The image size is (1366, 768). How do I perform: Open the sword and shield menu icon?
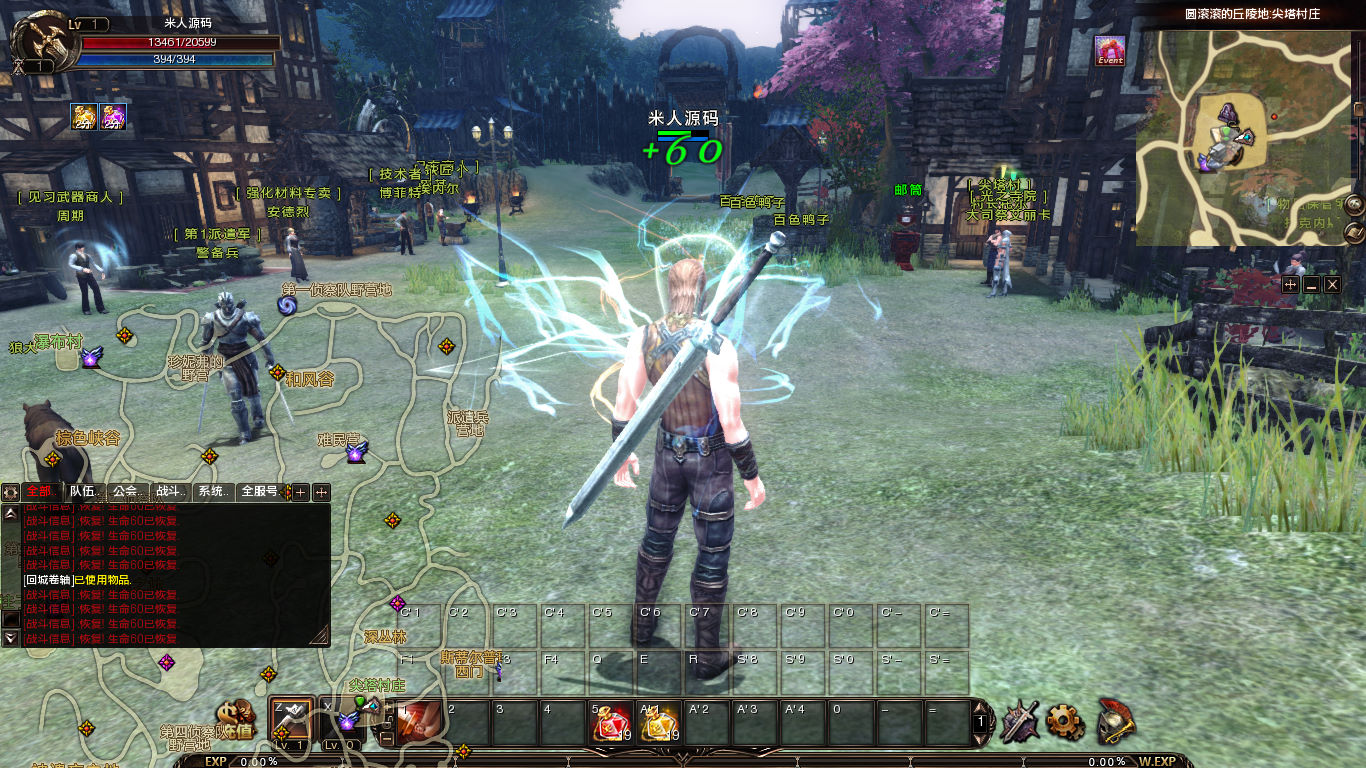pyautogui.click(x=1019, y=721)
